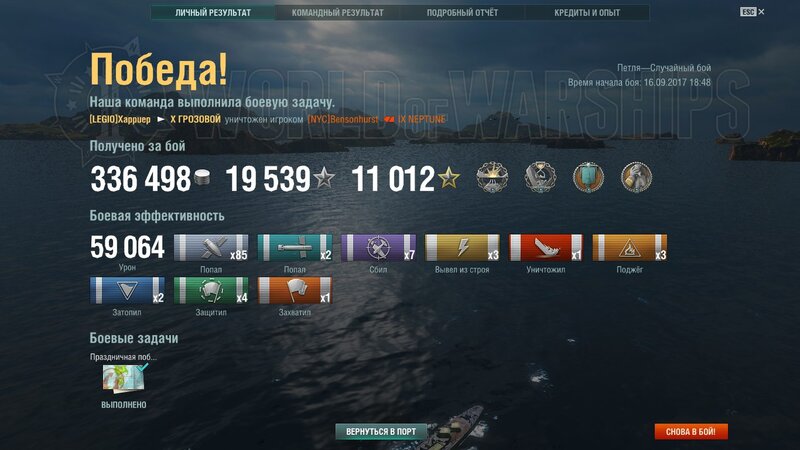The height and width of the screenshot is (450, 800).
Task: Select the torpedo hits x2 ribbon
Action: [295, 248]
